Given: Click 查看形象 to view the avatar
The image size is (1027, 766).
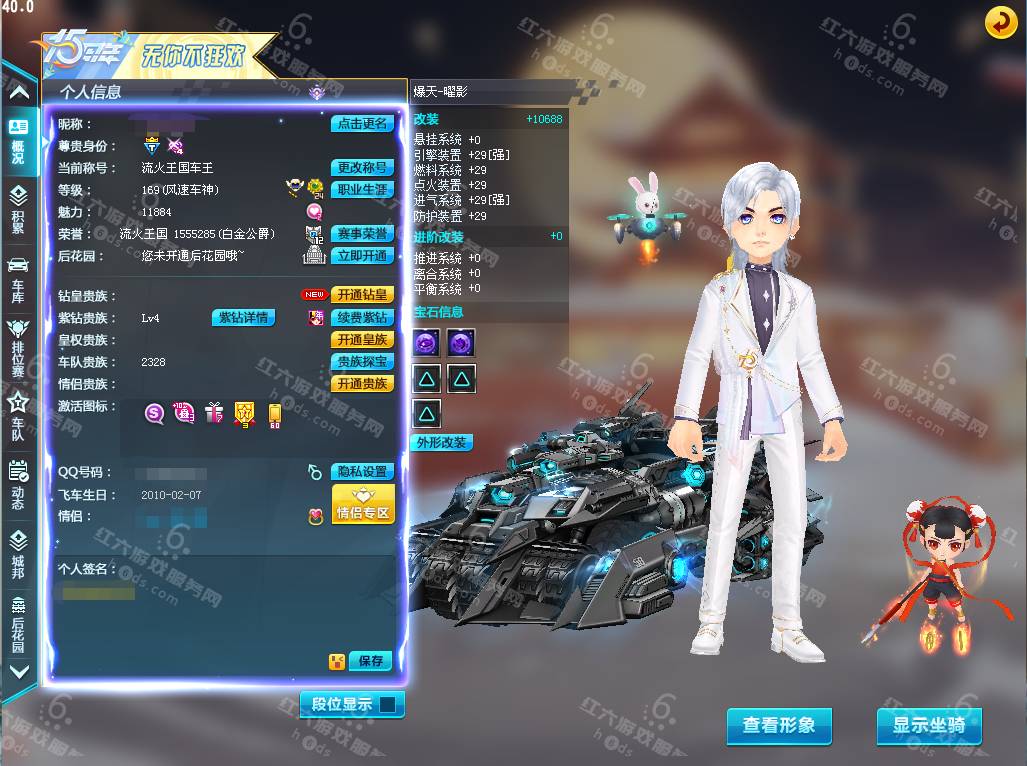Looking at the screenshot, I should (779, 726).
